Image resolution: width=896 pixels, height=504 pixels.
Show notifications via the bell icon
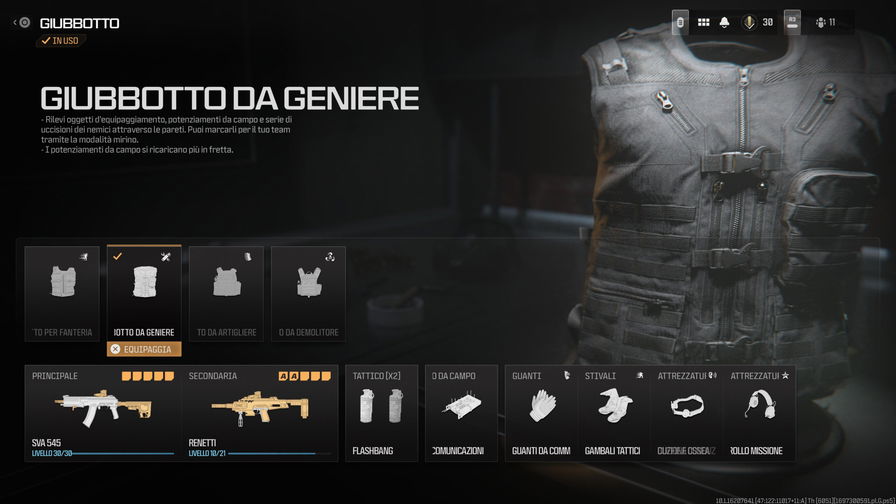tap(724, 22)
